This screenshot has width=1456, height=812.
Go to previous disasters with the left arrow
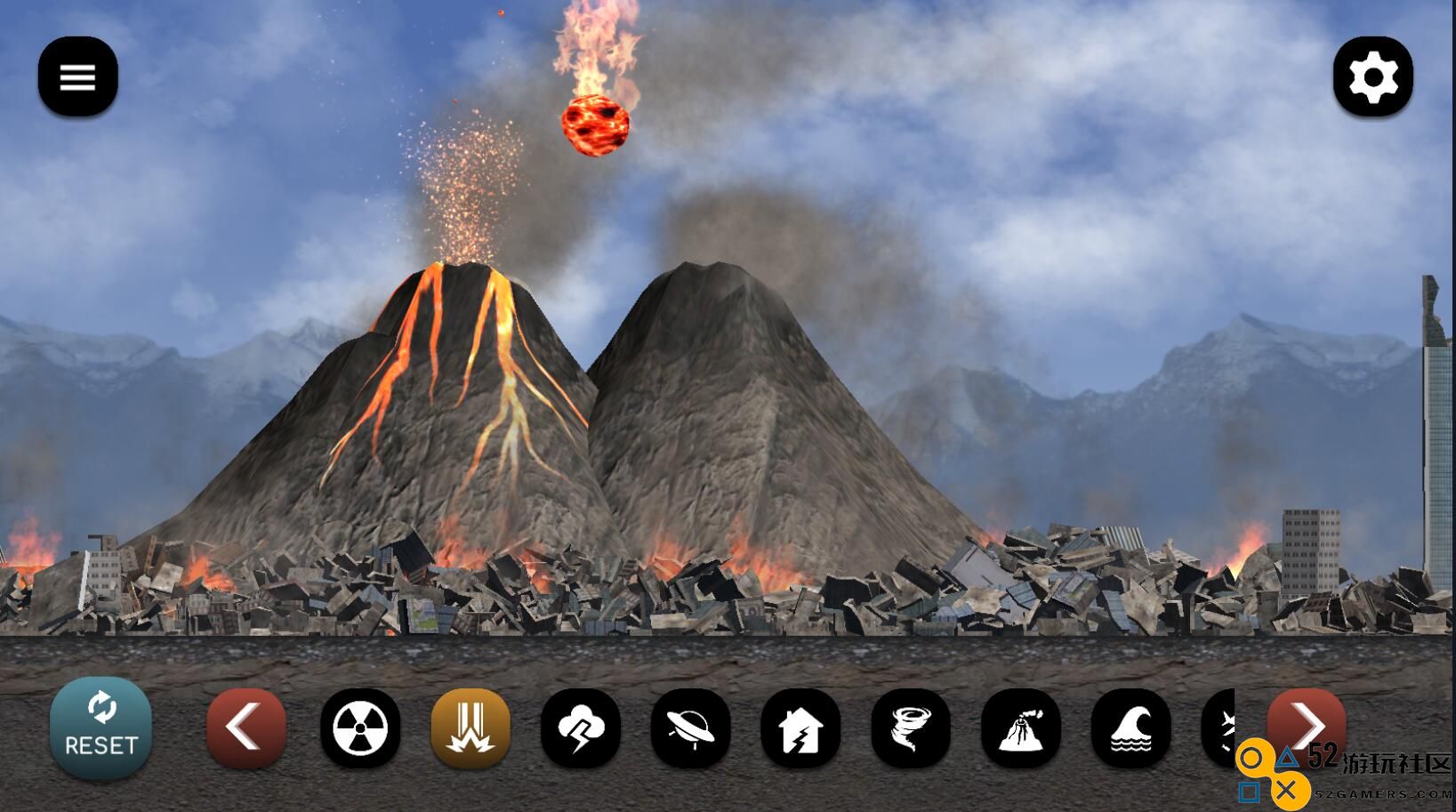point(245,728)
